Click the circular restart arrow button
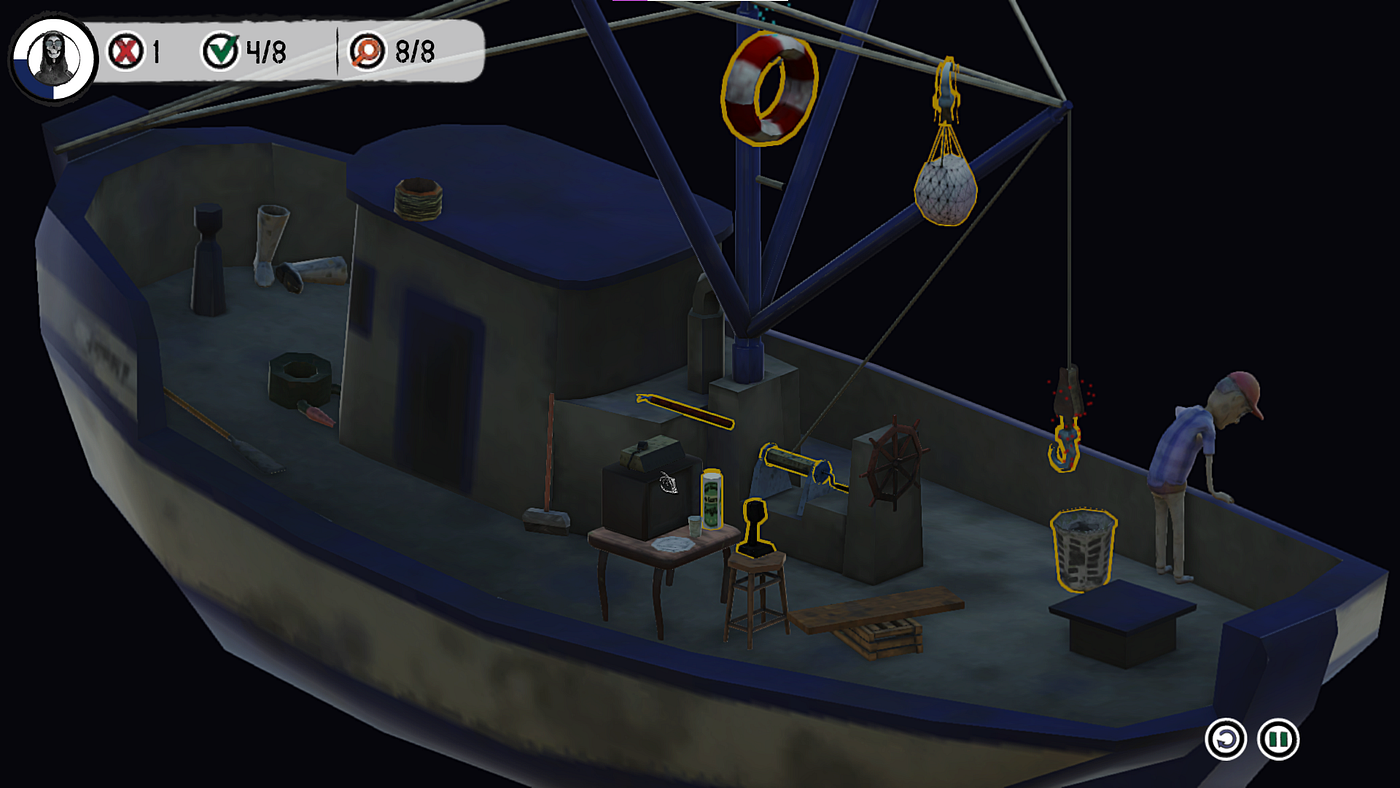The width and height of the screenshot is (1400, 788). pyautogui.click(x=1226, y=741)
